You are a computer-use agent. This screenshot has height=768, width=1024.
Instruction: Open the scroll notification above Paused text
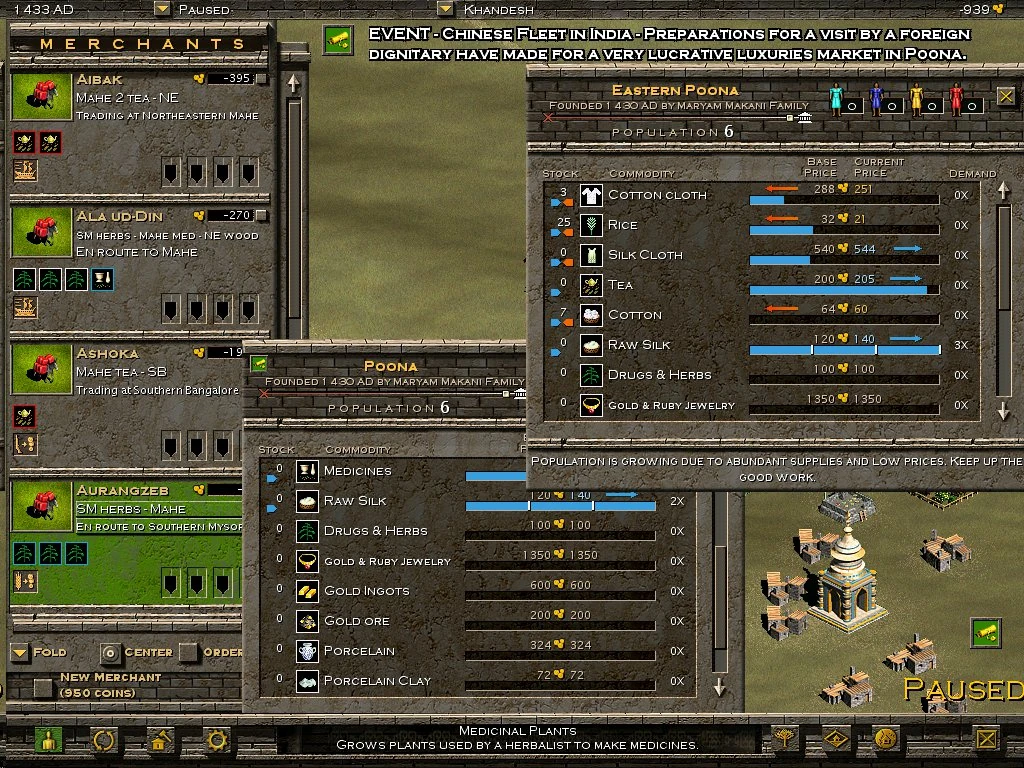coord(985,633)
